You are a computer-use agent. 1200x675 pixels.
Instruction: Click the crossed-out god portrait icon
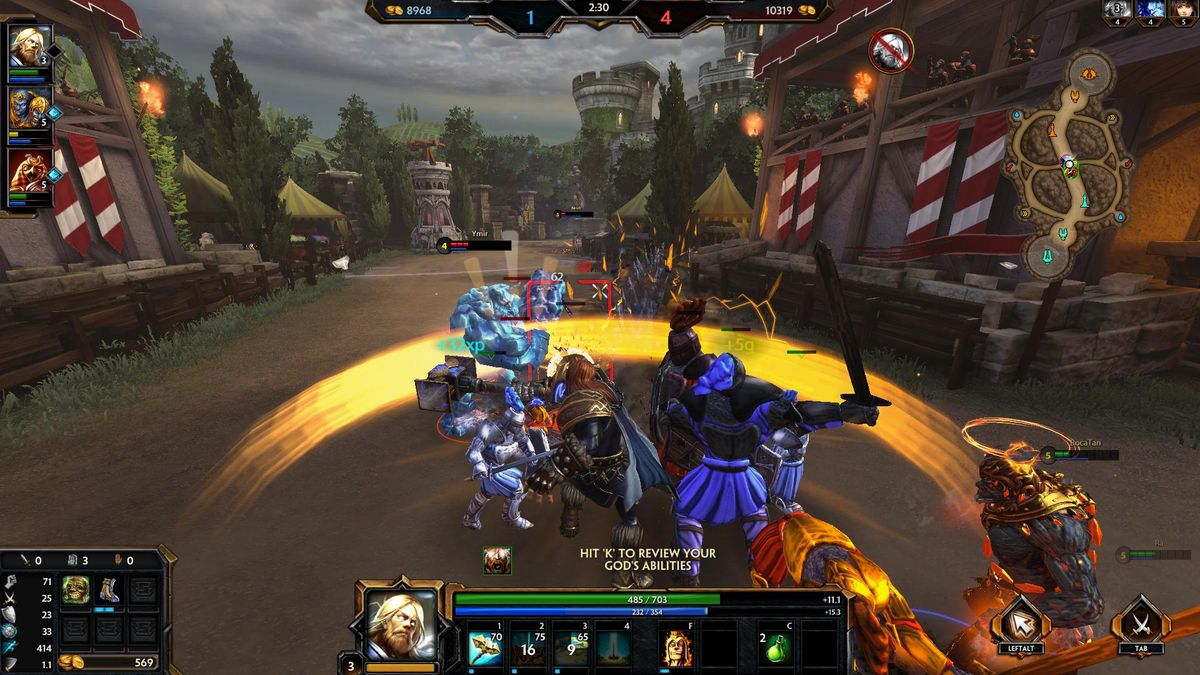(x=889, y=51)
